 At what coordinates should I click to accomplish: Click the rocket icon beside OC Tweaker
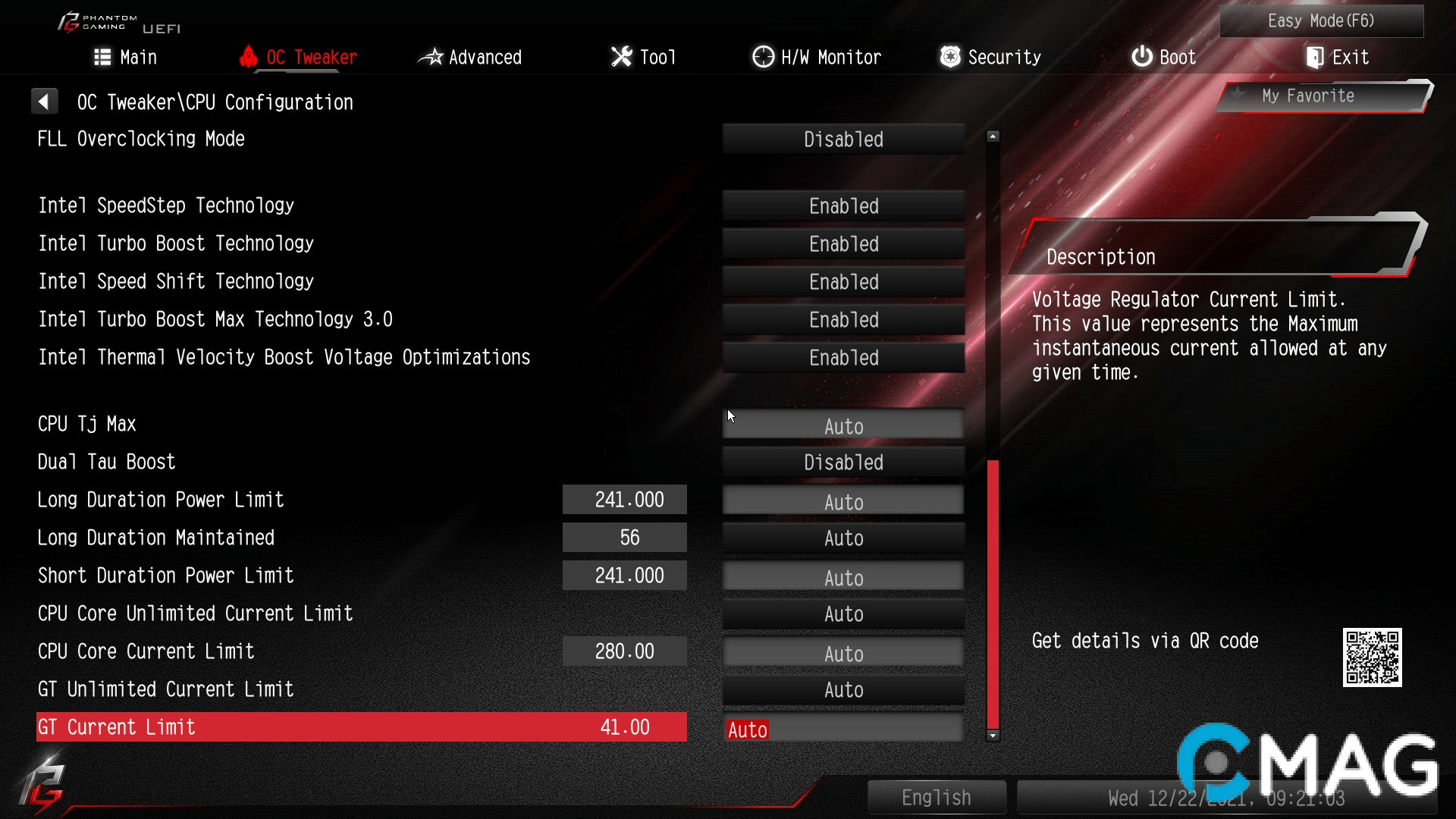point(249,56)
